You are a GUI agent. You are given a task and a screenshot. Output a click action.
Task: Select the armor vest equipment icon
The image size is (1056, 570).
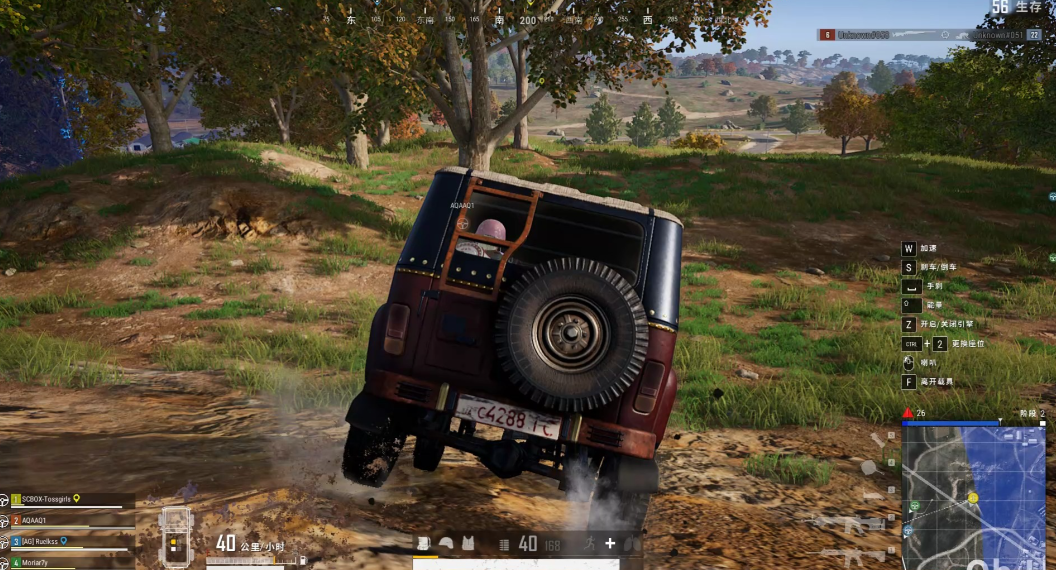pos(468,543)
